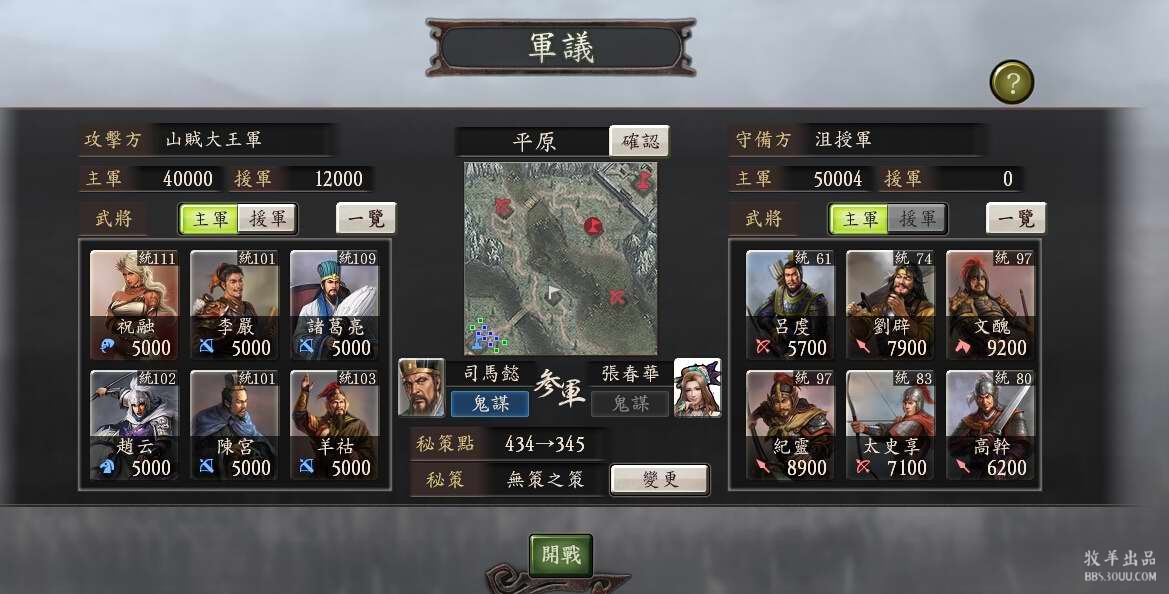Open the yellow question mark help

(1011, 83)
